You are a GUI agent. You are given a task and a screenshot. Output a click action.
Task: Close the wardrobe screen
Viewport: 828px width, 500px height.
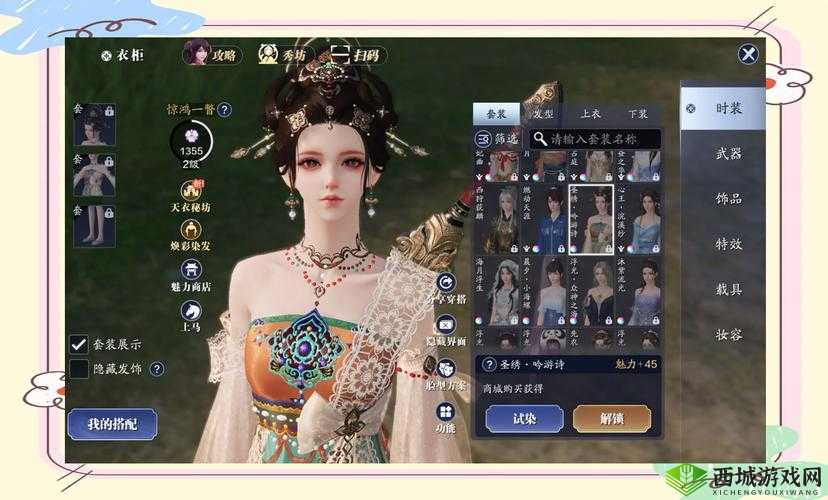pos(747,55)
